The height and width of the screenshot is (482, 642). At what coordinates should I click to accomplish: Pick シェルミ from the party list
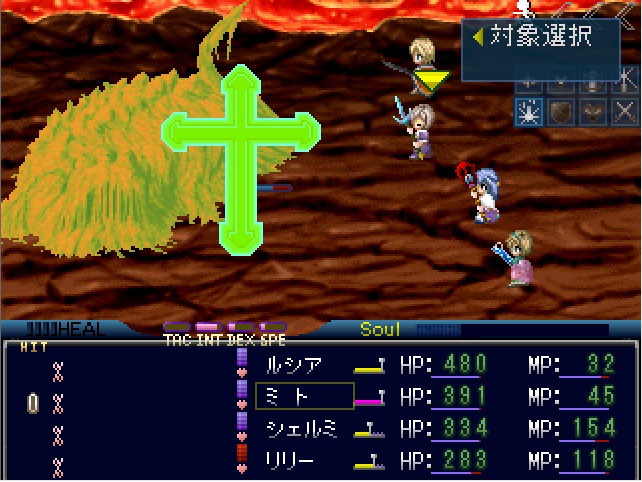click(x=304, y=429)
